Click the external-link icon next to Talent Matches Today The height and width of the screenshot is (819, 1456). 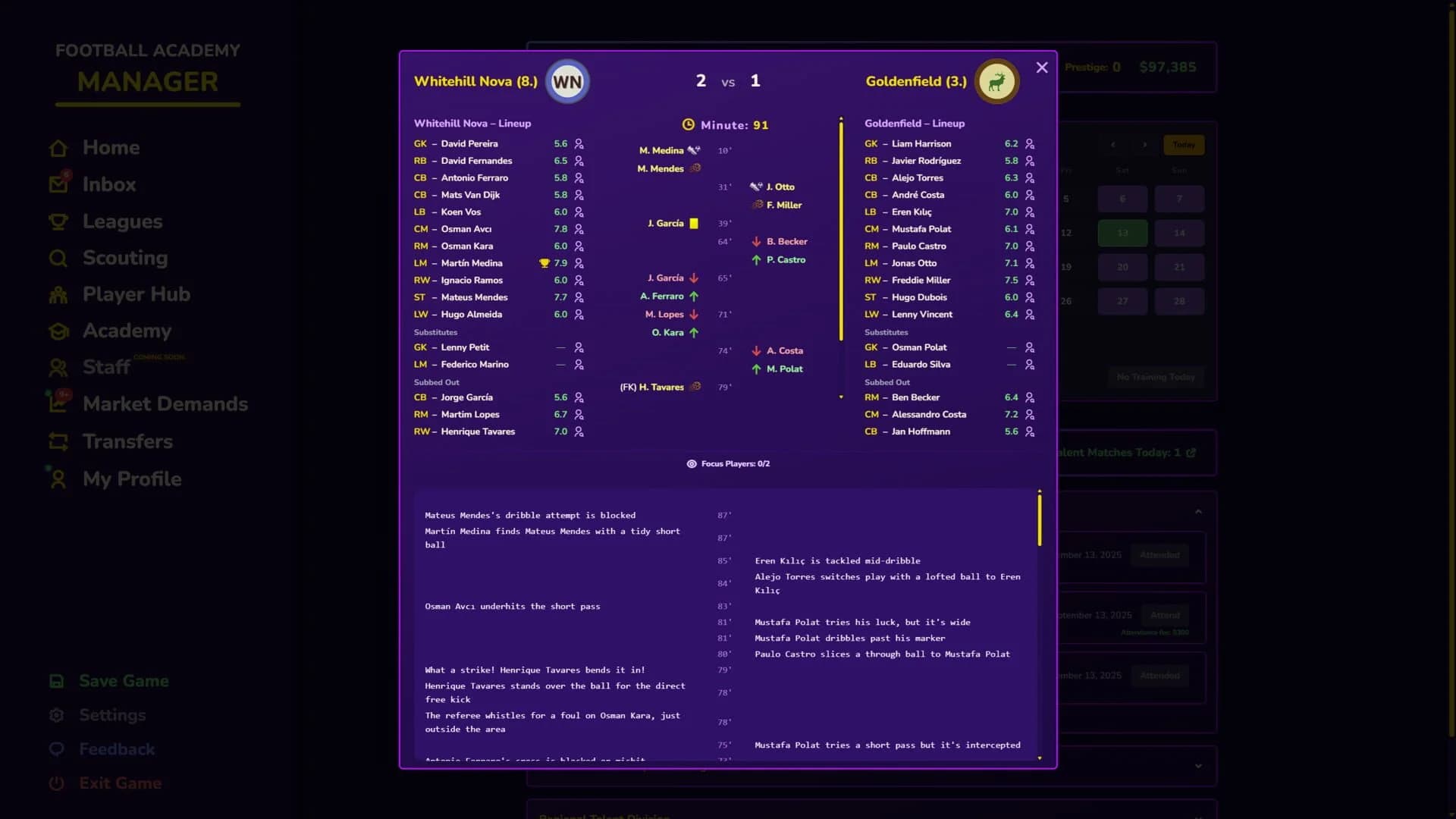coord(1191,452)
